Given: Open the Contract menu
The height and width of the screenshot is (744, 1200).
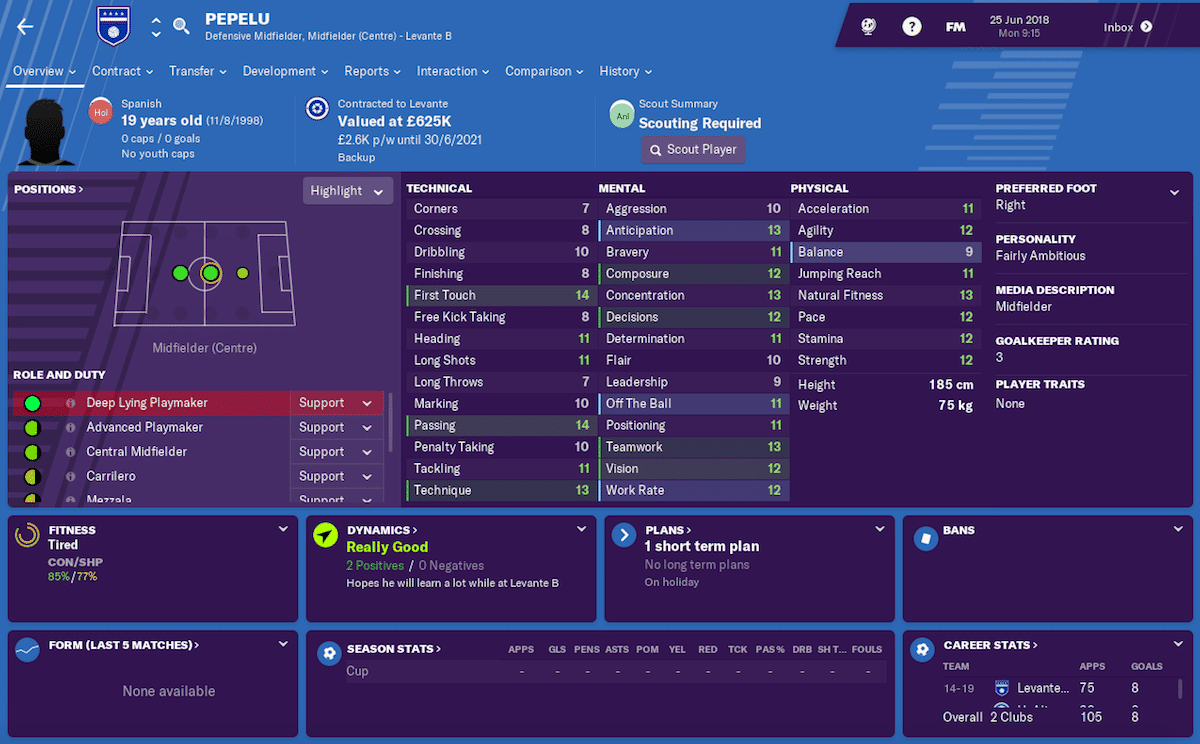Looking at the screenshot, I should coord(122,71).
